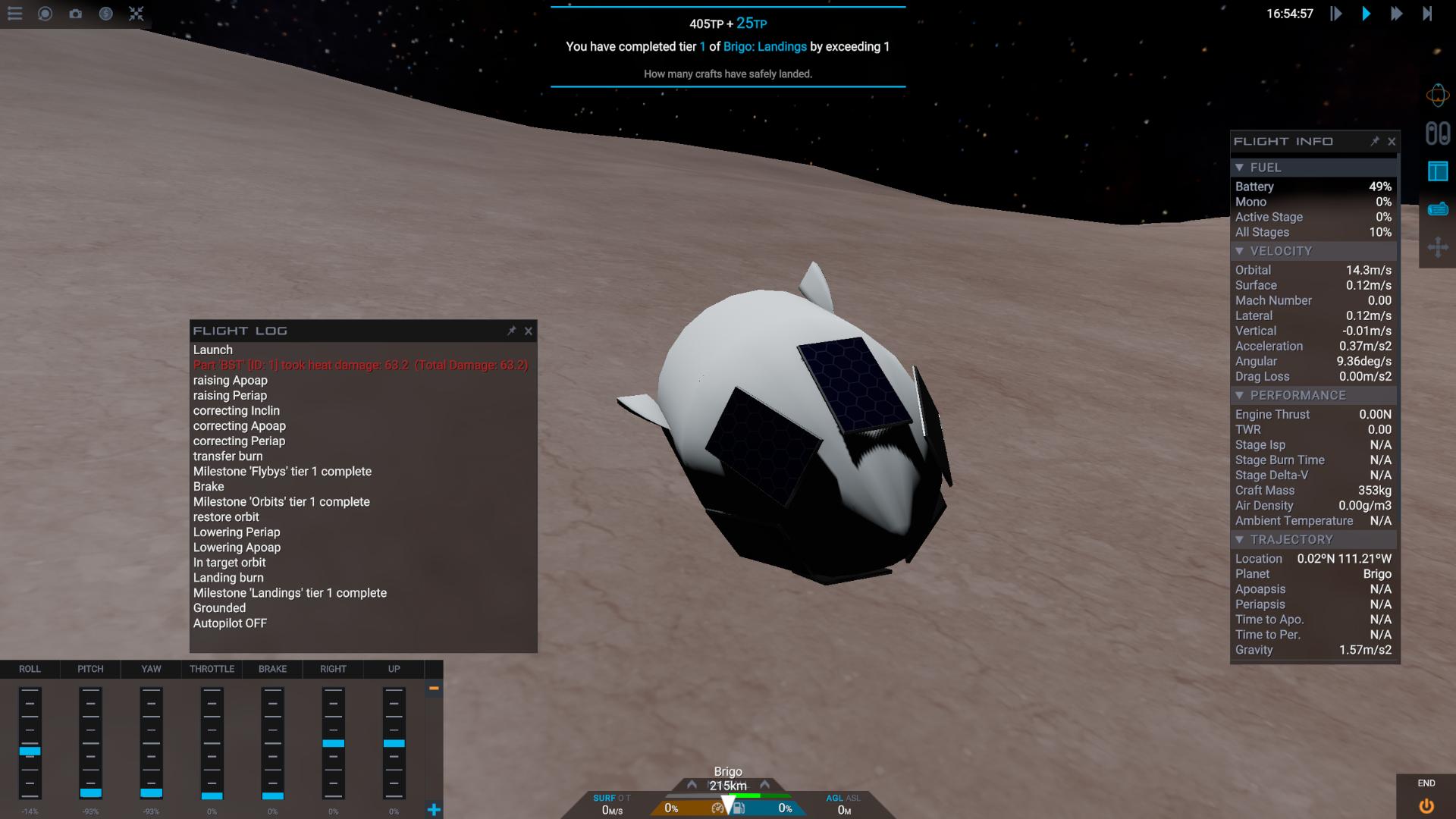Click the orange minus on slider panel
The height and width of the screenshot is (819, 1456).
[x=434, y=689]
